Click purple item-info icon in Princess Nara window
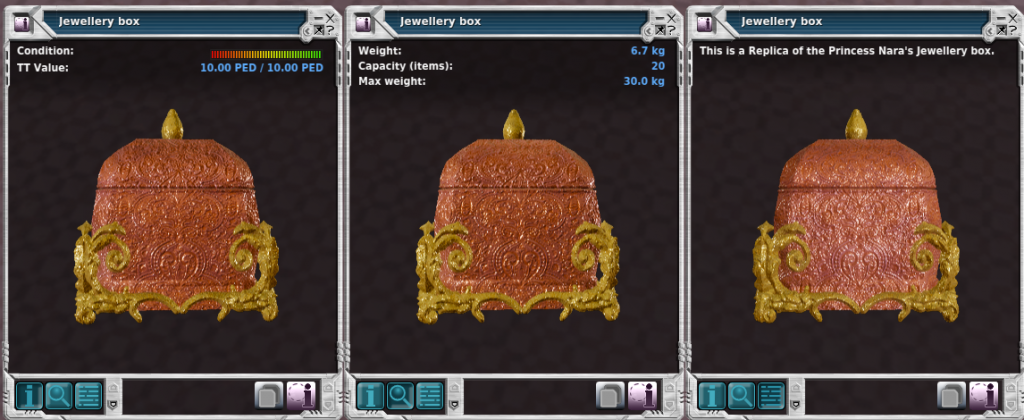Screen dimensions: 1024x420 pos(983,394)
